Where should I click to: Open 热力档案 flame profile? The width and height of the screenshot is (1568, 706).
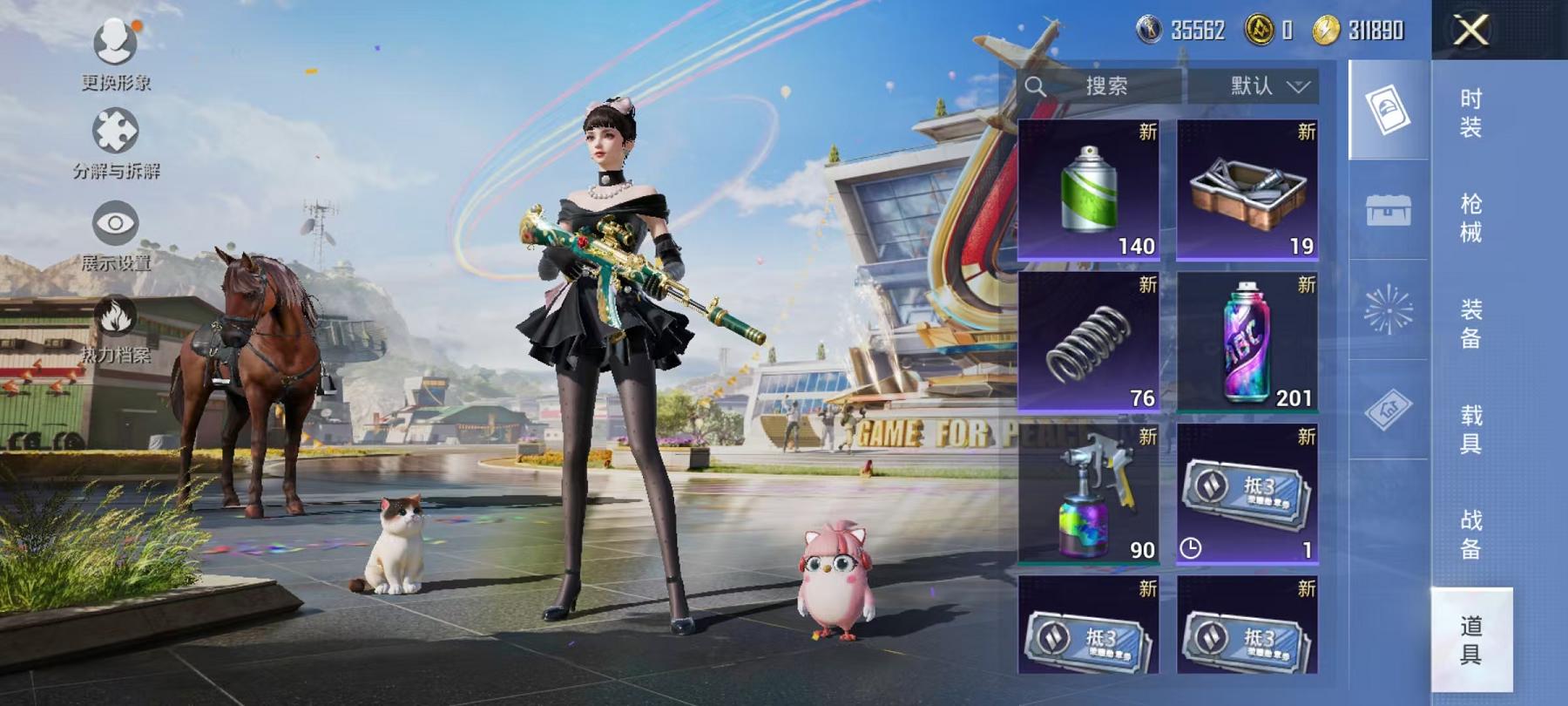point(116,329)
